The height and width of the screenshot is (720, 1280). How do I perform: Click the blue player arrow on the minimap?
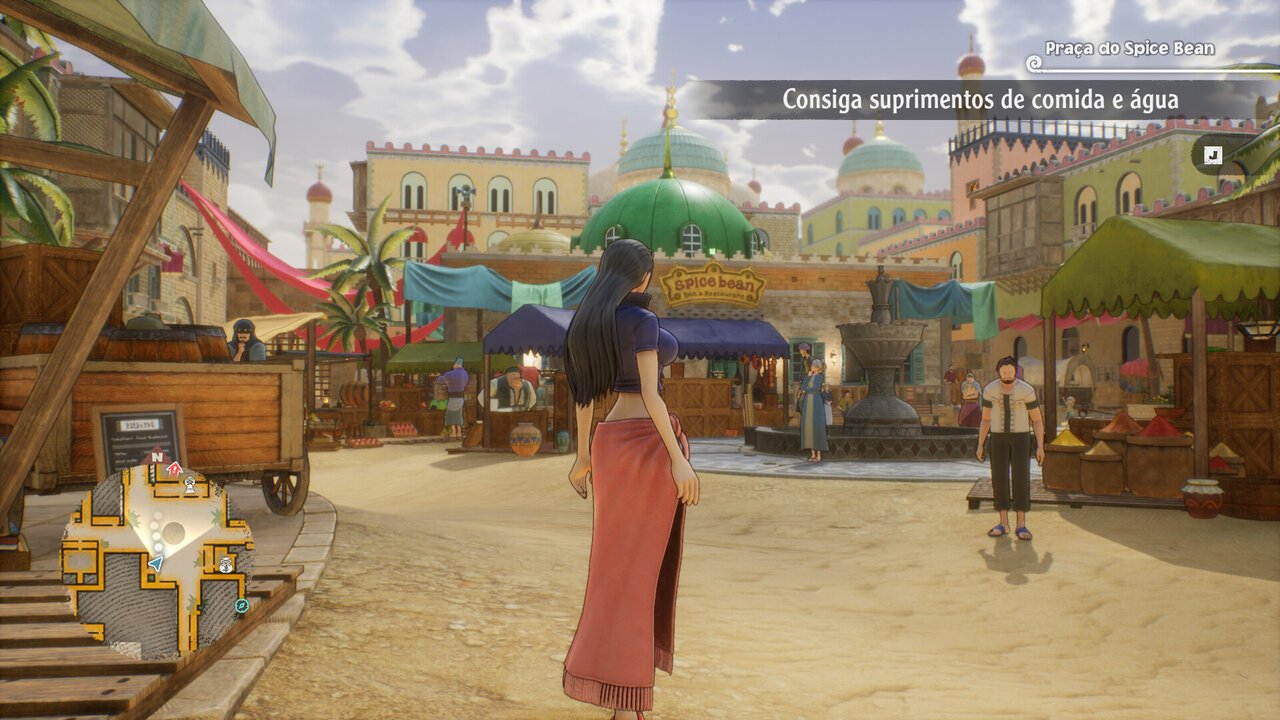click(x=155, y=565)
